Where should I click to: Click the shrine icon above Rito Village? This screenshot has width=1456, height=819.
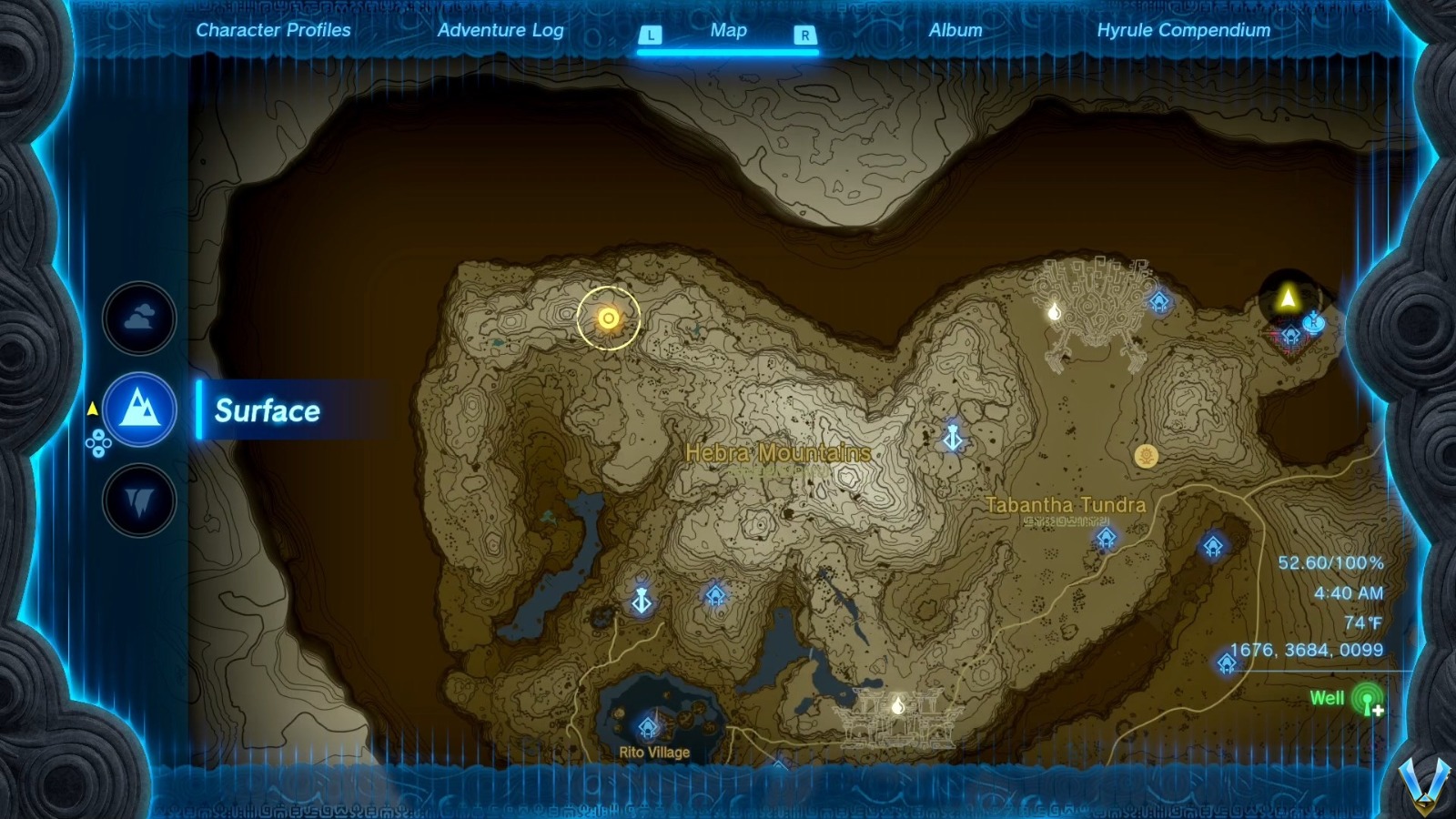pyautogui.click(x=649, y=726)
